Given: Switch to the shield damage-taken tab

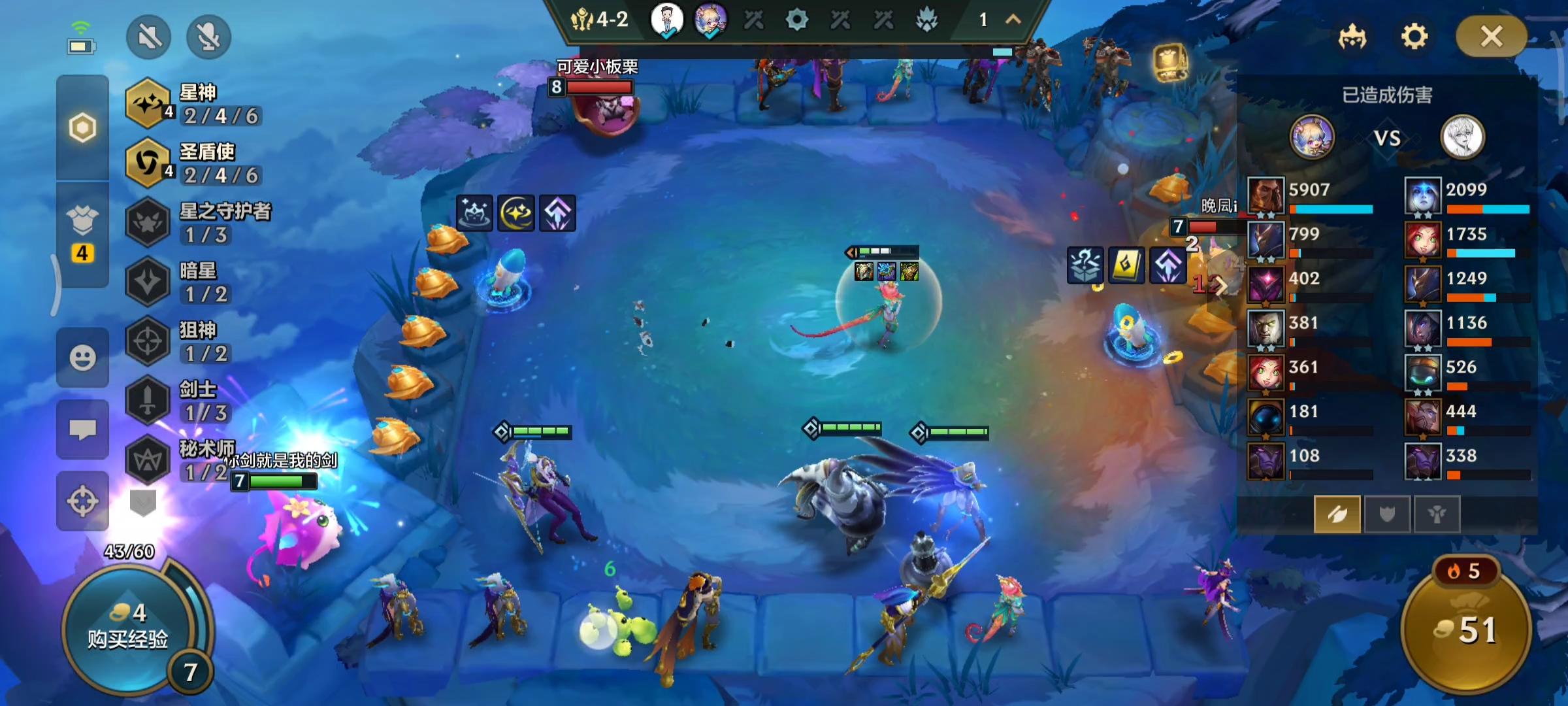Looking at the screenshot, I should 1386,514.
